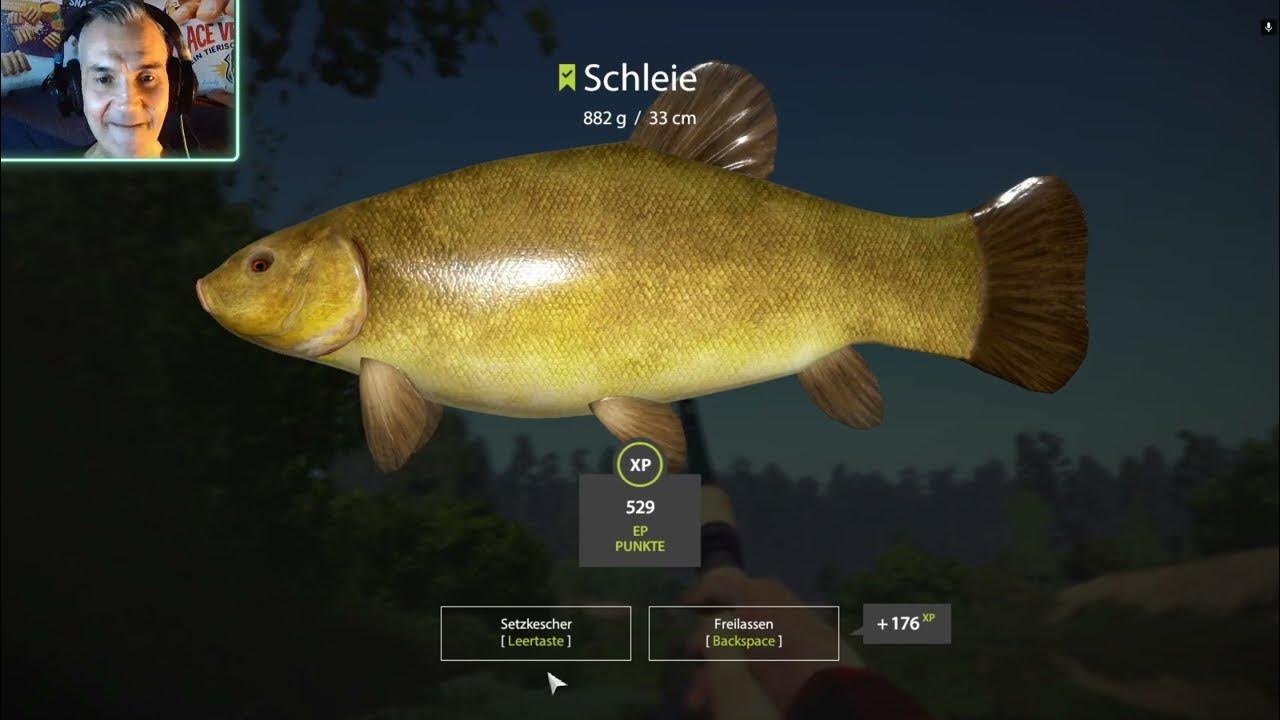Click the microphone icon in the corner
This screenshot has height=720, width=1280.
click(x=1267, y=28)
